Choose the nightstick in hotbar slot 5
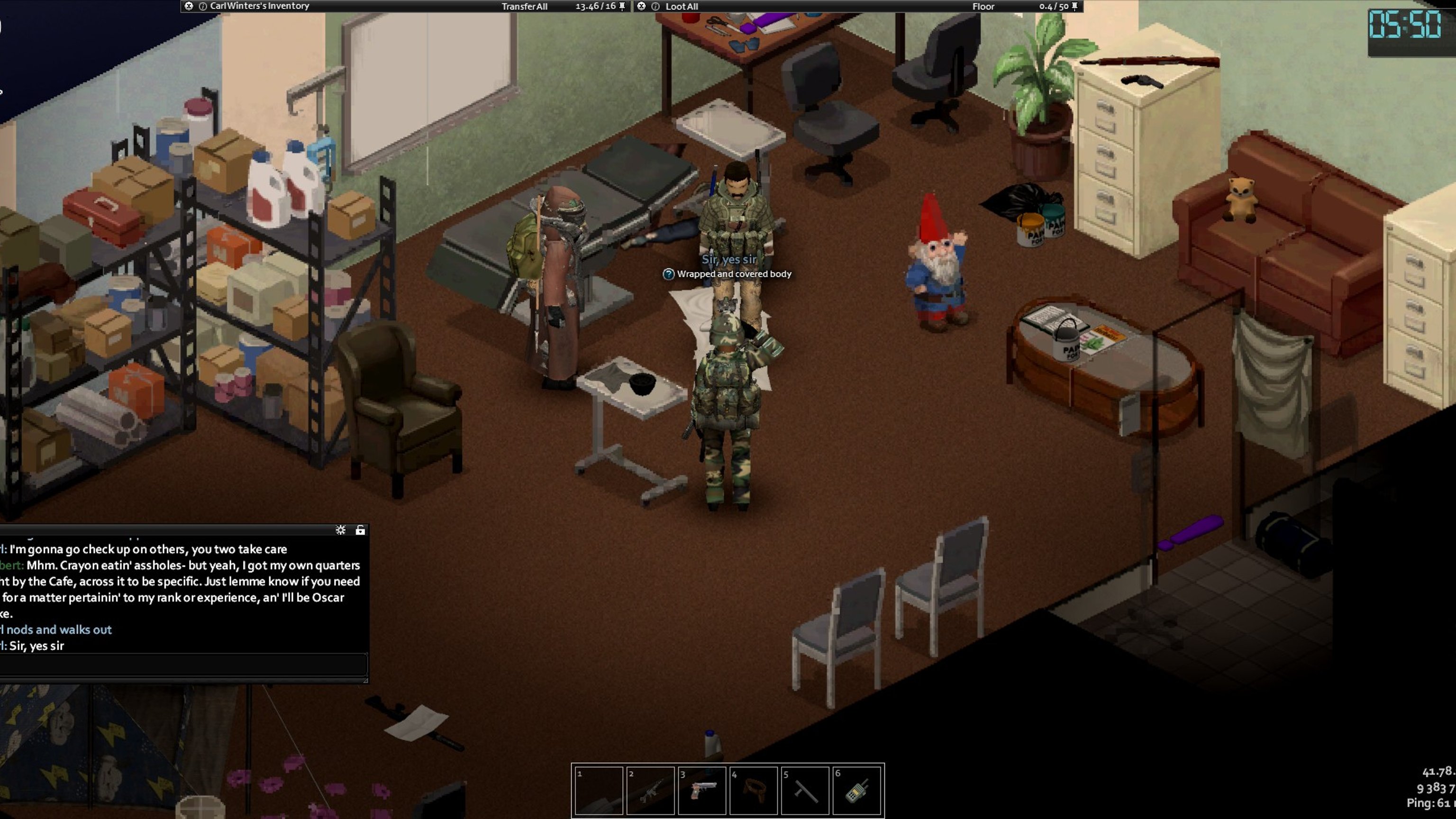This screenshot has width=1456, height=819. 805,790
